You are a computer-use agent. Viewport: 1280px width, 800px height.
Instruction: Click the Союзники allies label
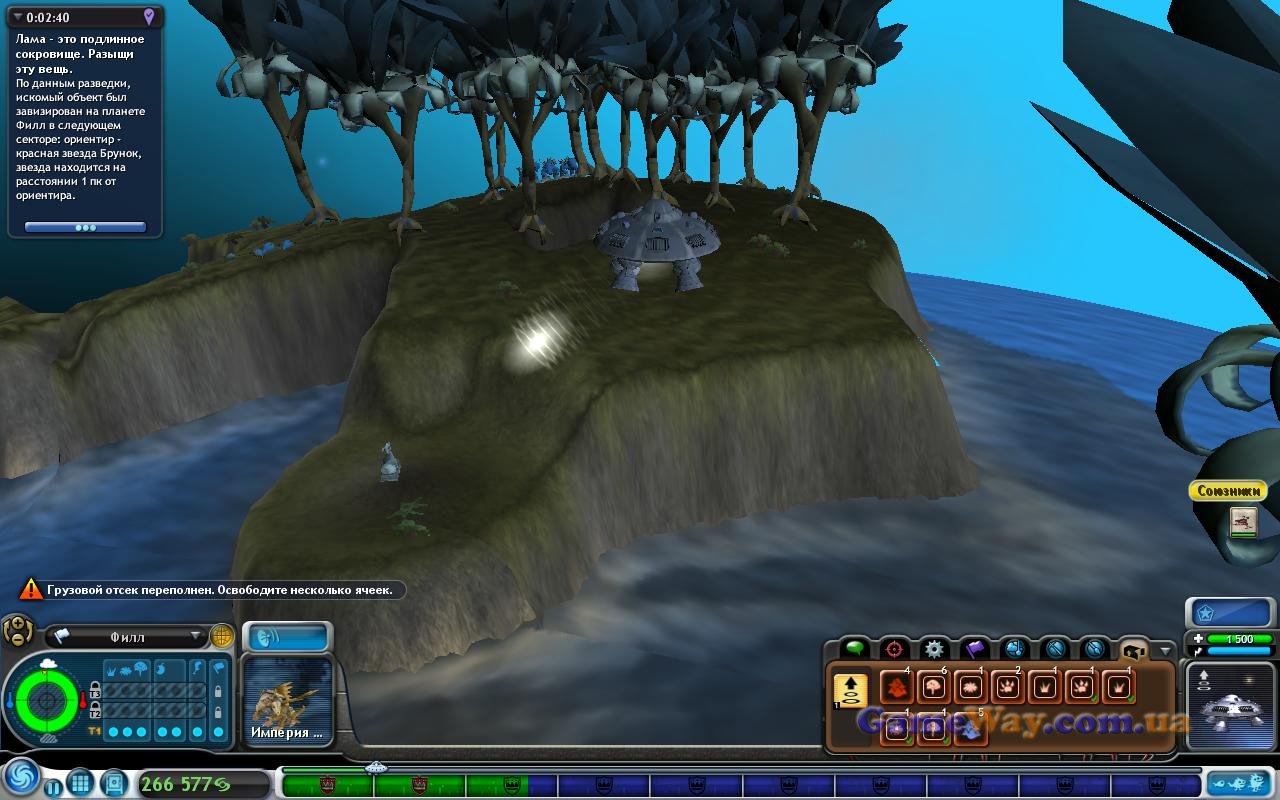tap(1227, 491)
